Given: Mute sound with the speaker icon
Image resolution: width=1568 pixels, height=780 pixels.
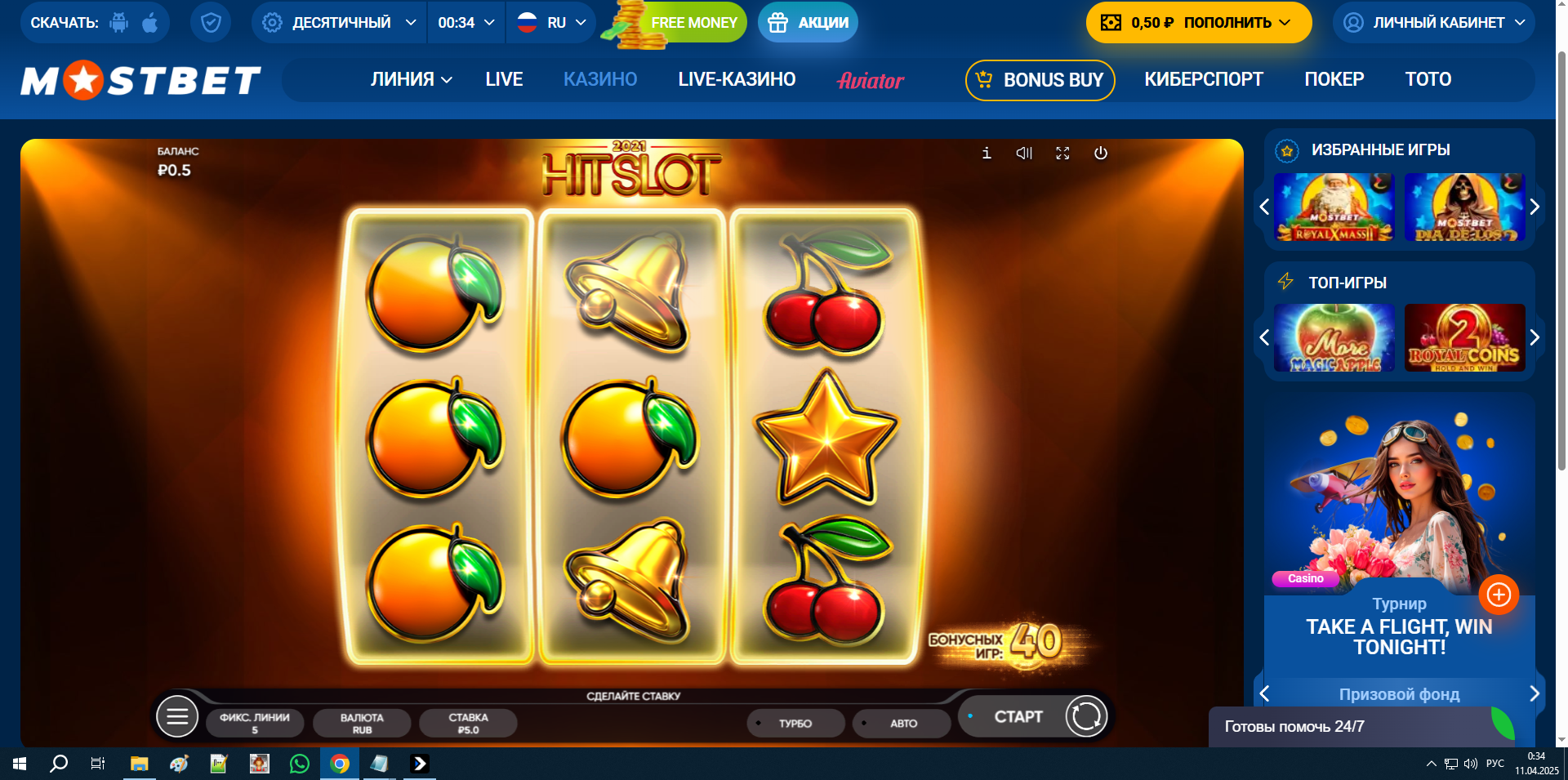Looking at the screenshot, I should [x=1024, y=153].
